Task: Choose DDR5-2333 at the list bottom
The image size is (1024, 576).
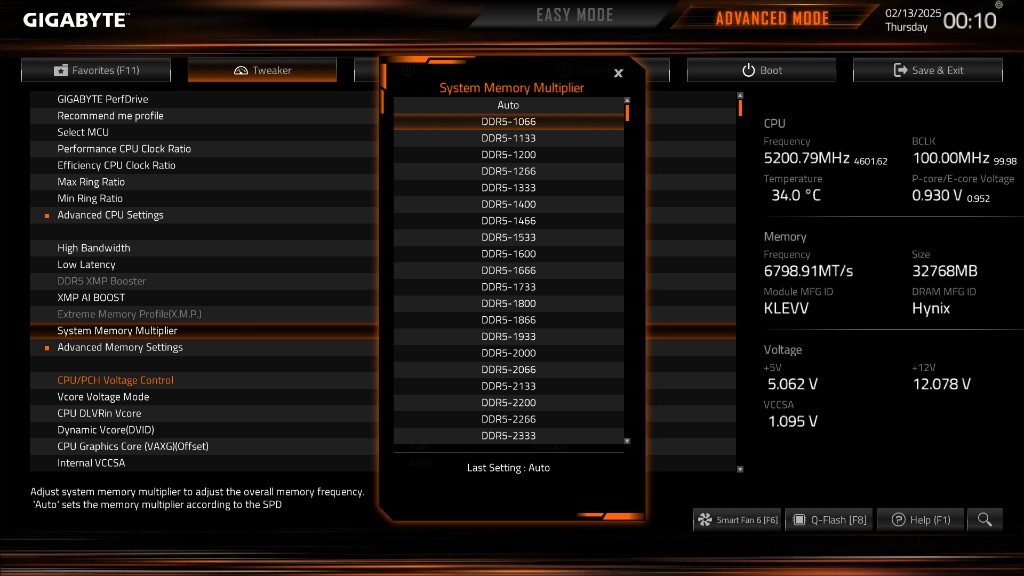Action: pyautogui.click(x=508, y=436)
